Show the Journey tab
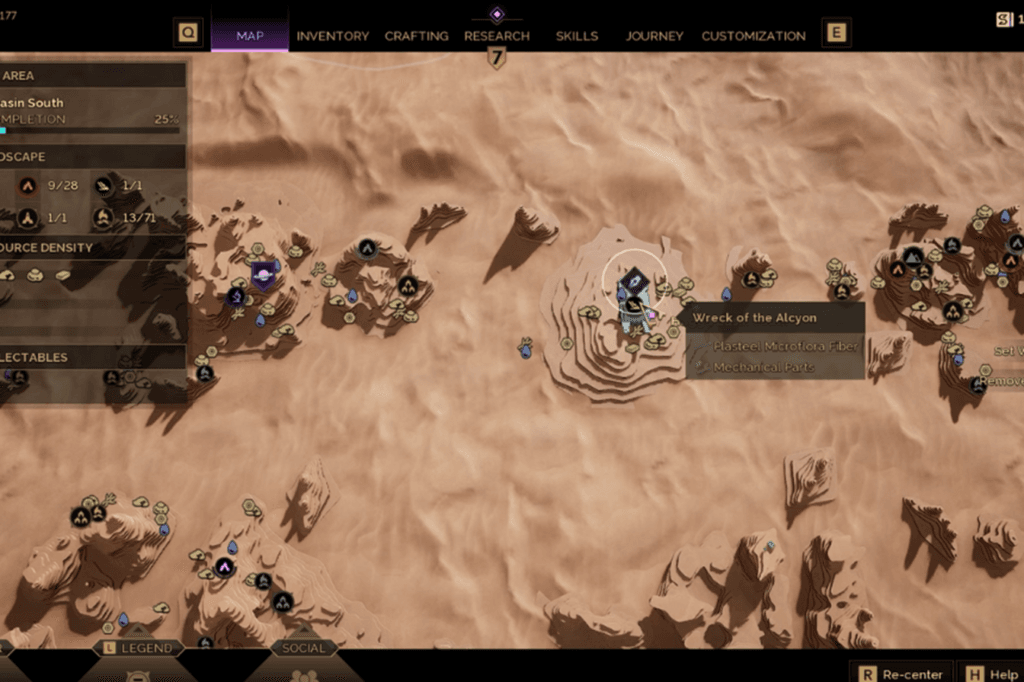This screenshot has width=1024, height=682. pyautogui.click(x=654, y=36)
